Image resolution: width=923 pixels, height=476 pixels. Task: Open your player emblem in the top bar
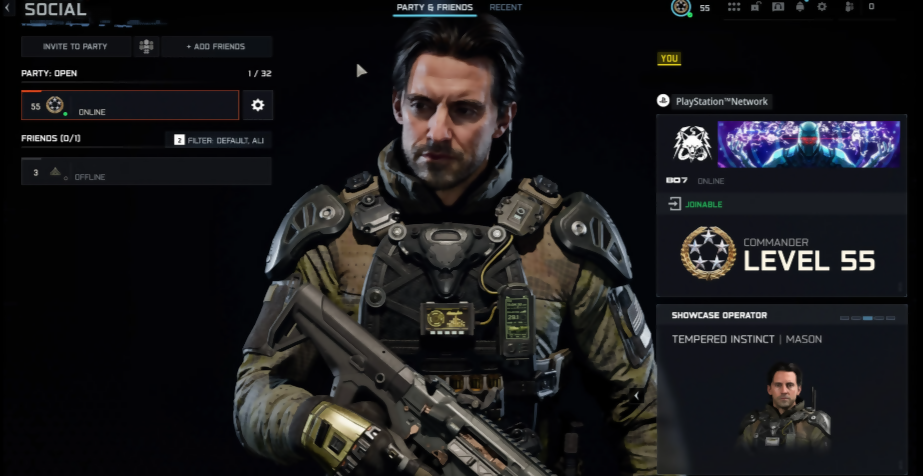[x=681, y=8]
